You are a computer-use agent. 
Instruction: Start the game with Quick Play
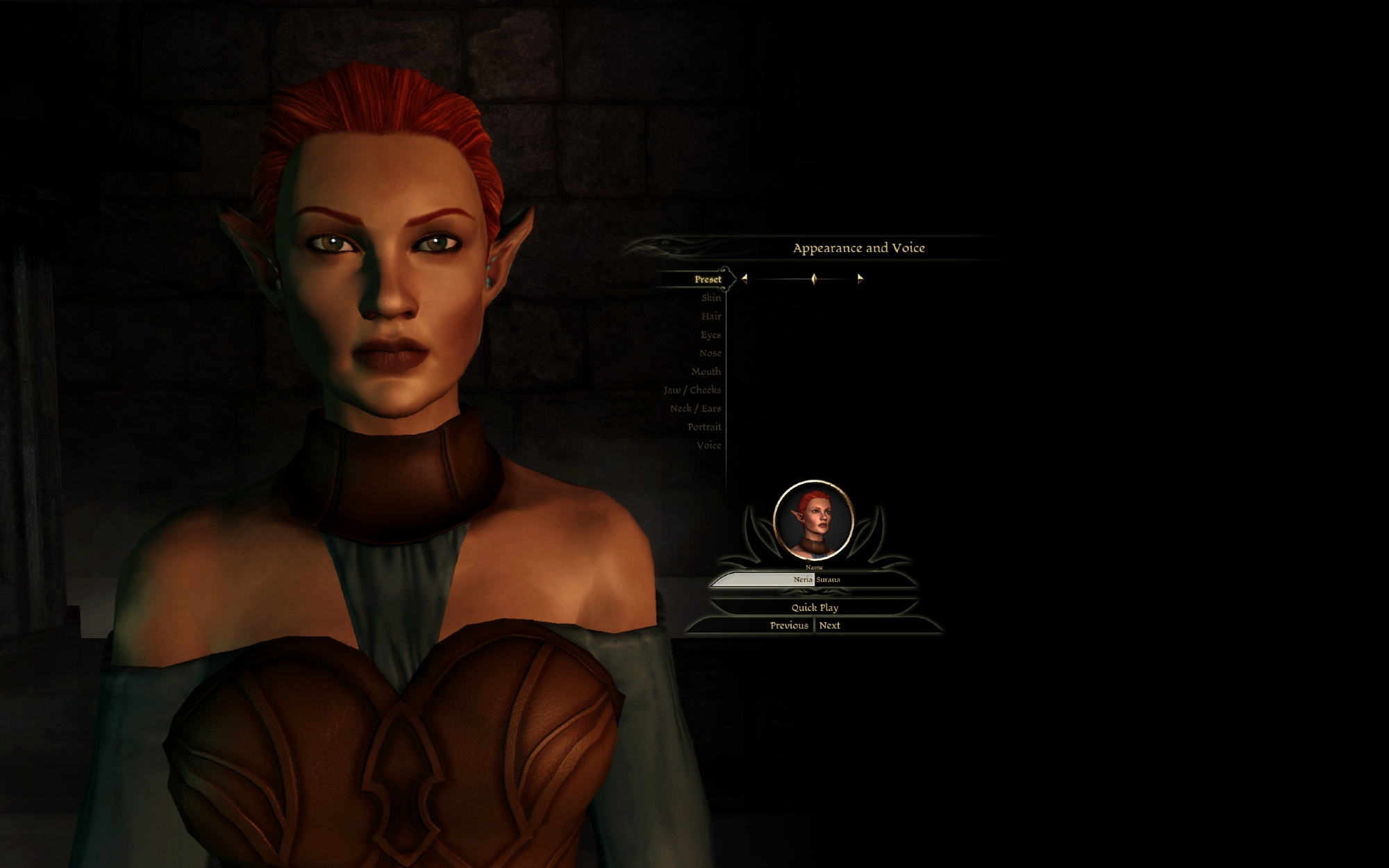click(815, 608)
